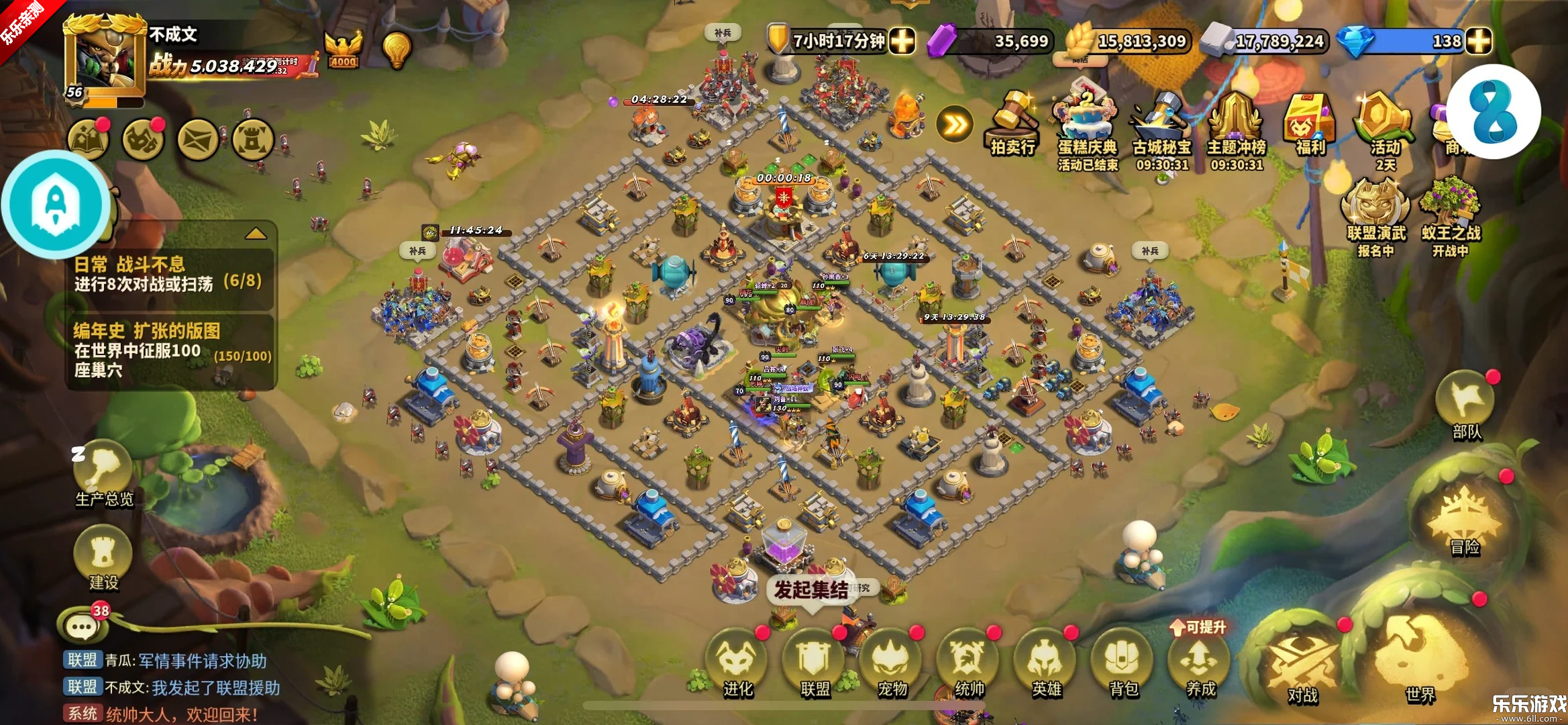Open the 统帅 commander menu
The image size is (1568, 725).
coord(969,661)
